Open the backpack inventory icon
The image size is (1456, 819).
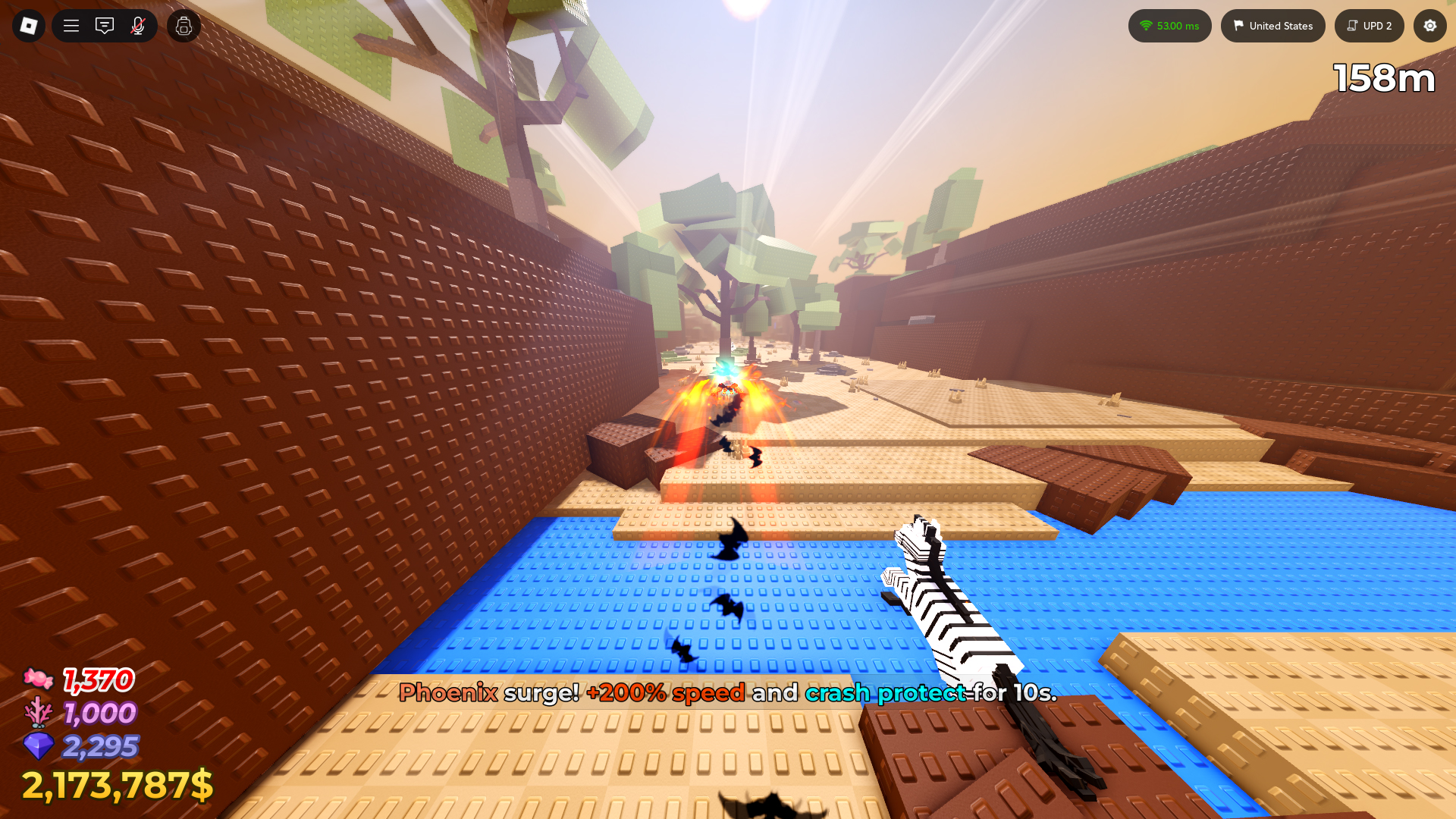183,25
